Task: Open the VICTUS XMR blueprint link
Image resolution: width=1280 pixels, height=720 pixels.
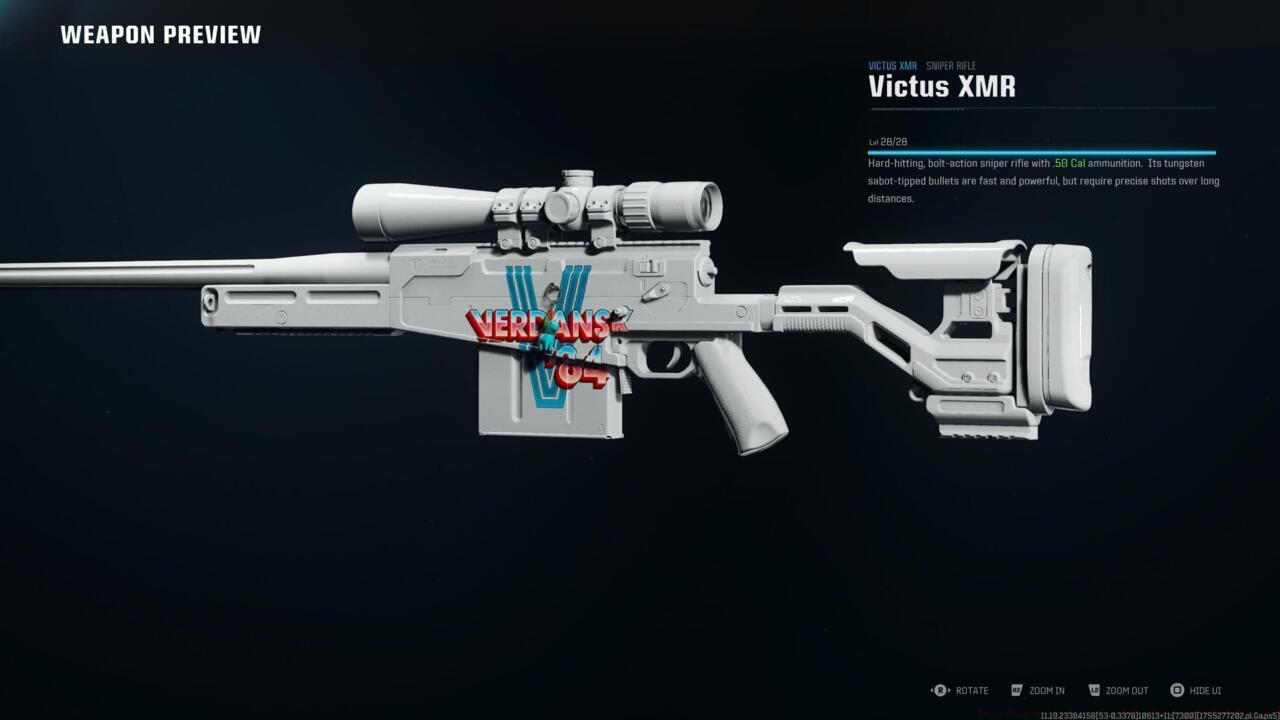Action: 891,65
